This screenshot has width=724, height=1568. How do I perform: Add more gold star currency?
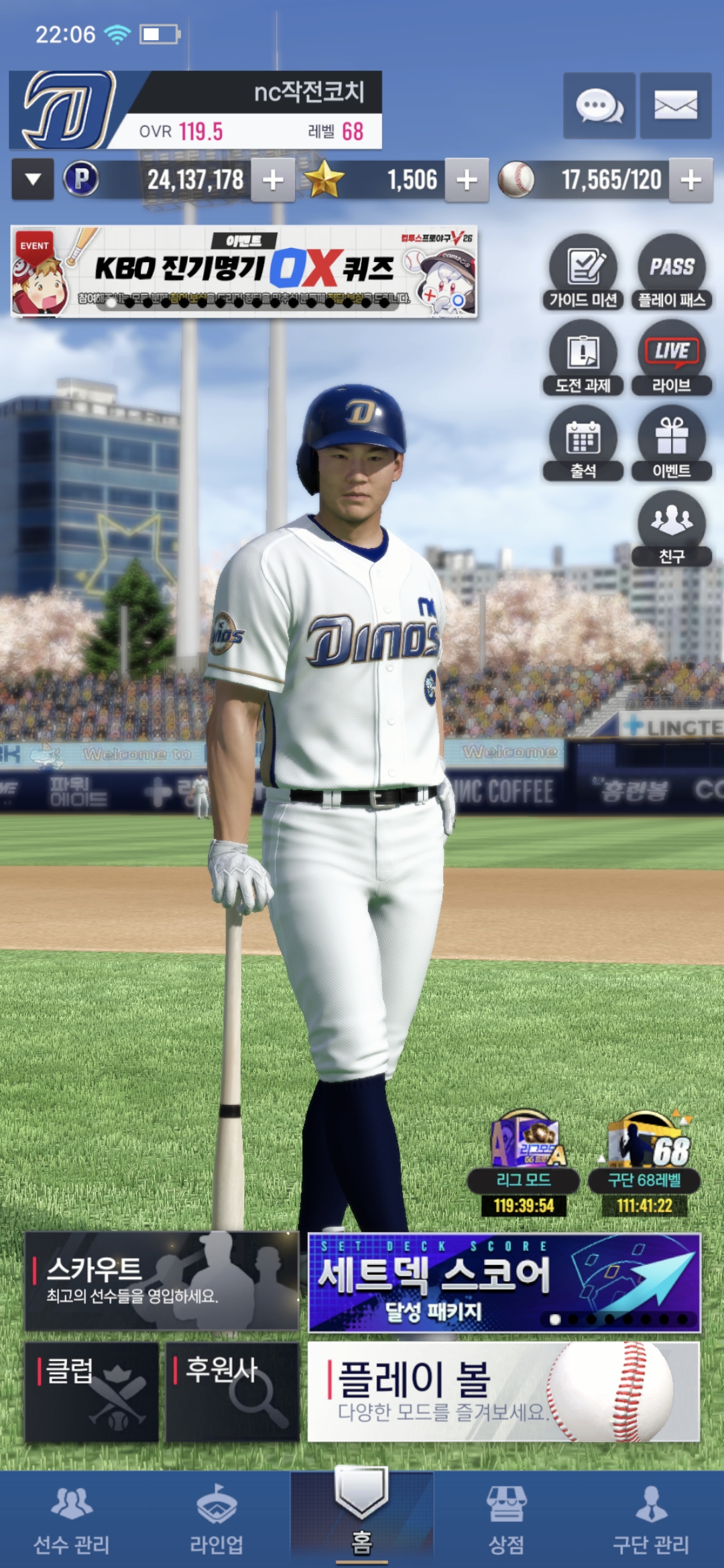point(467,180)
